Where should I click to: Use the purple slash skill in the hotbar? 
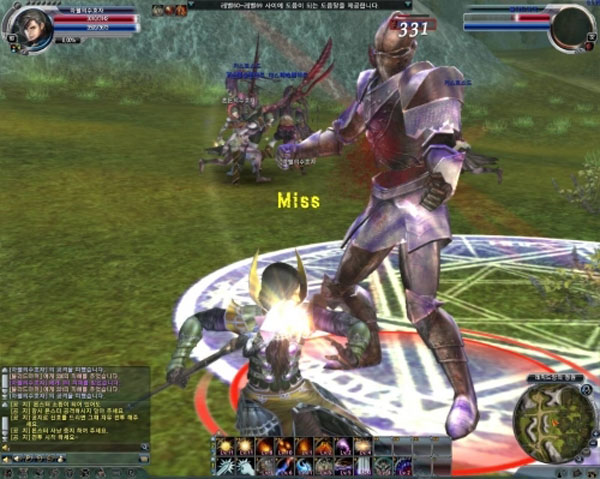(345, 446)
